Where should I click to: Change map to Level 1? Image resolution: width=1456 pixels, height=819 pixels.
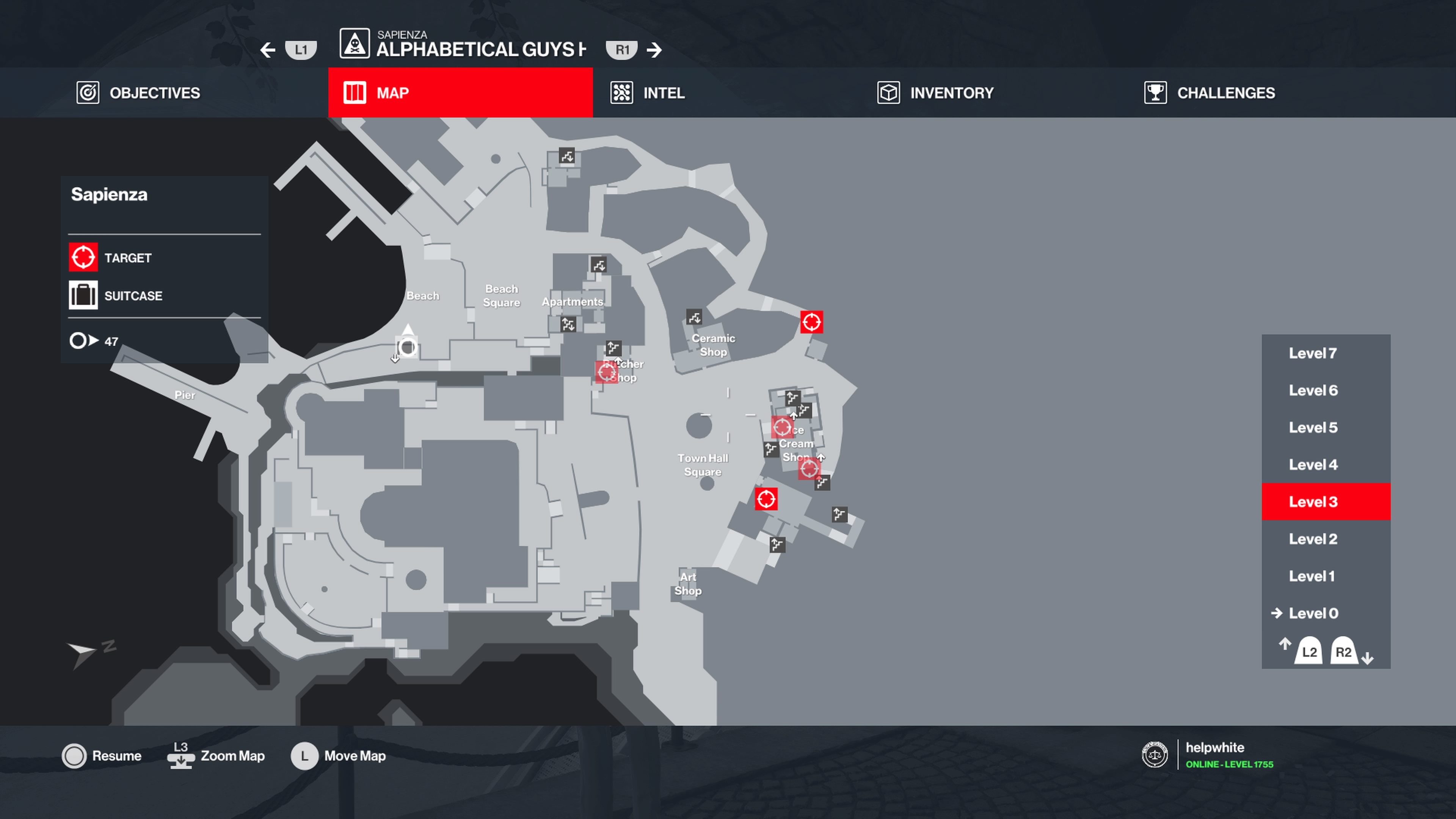coord(1312,576)
